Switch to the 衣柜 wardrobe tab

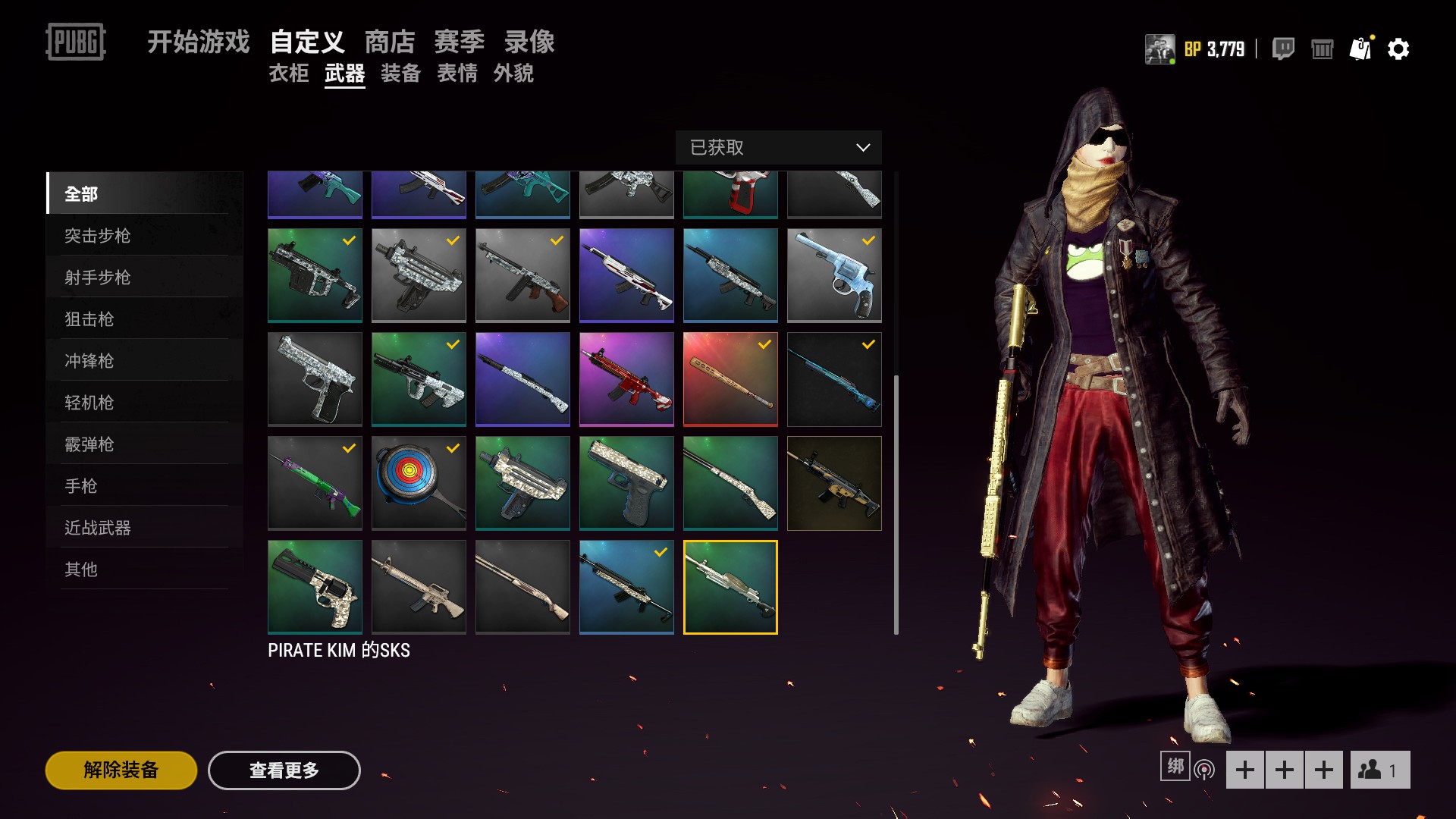point(289,74)
